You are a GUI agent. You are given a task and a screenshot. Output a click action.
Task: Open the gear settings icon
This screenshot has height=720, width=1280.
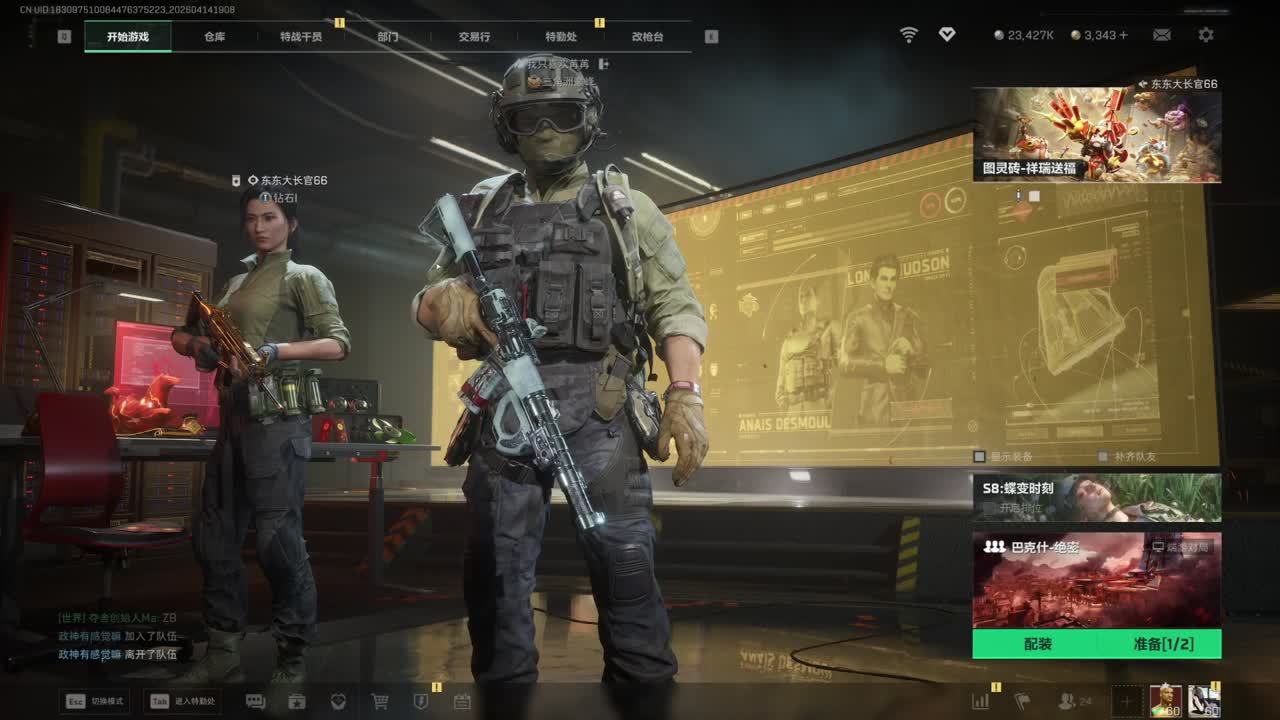1206,35
